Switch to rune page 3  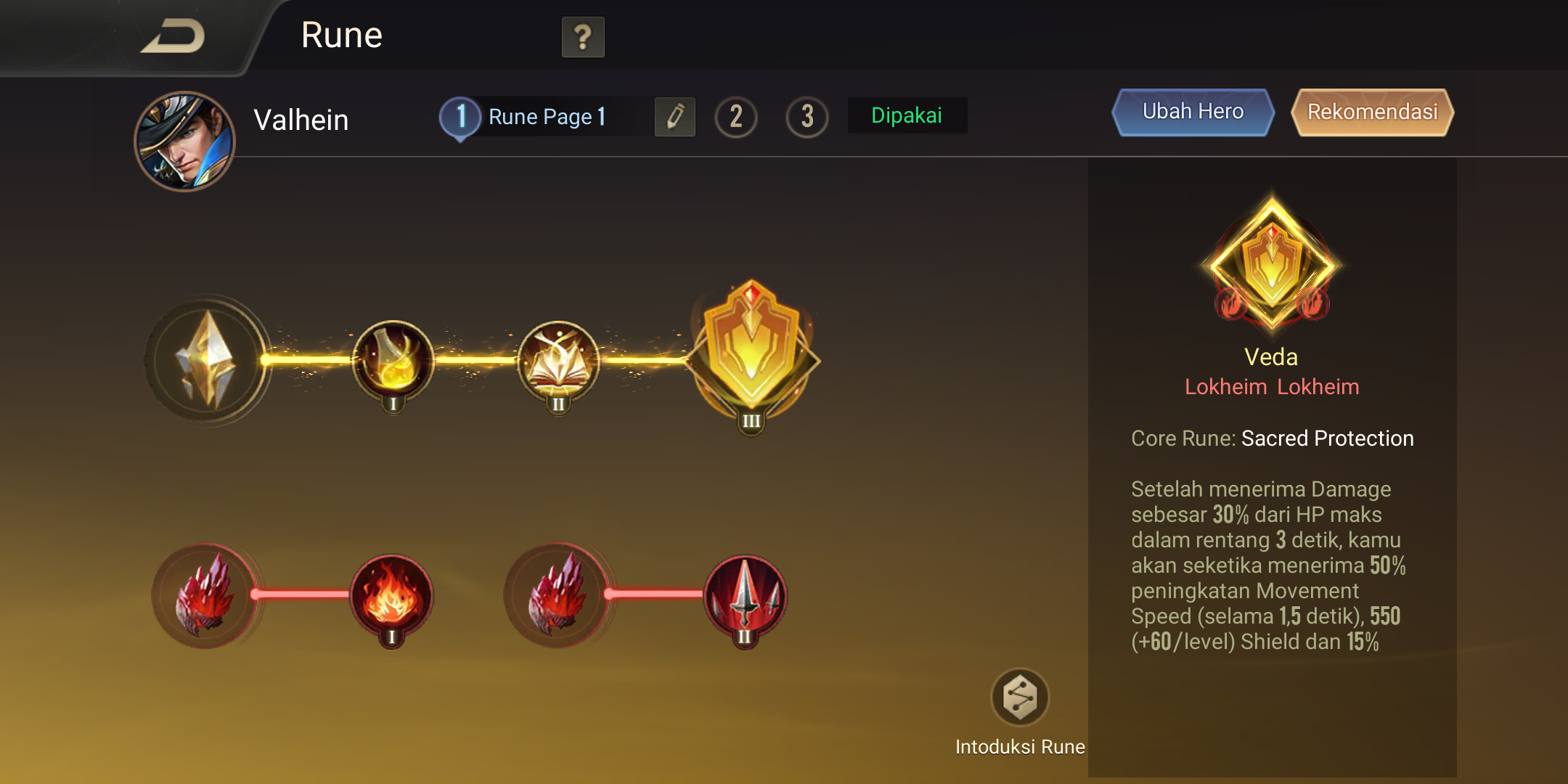(807, 116)
